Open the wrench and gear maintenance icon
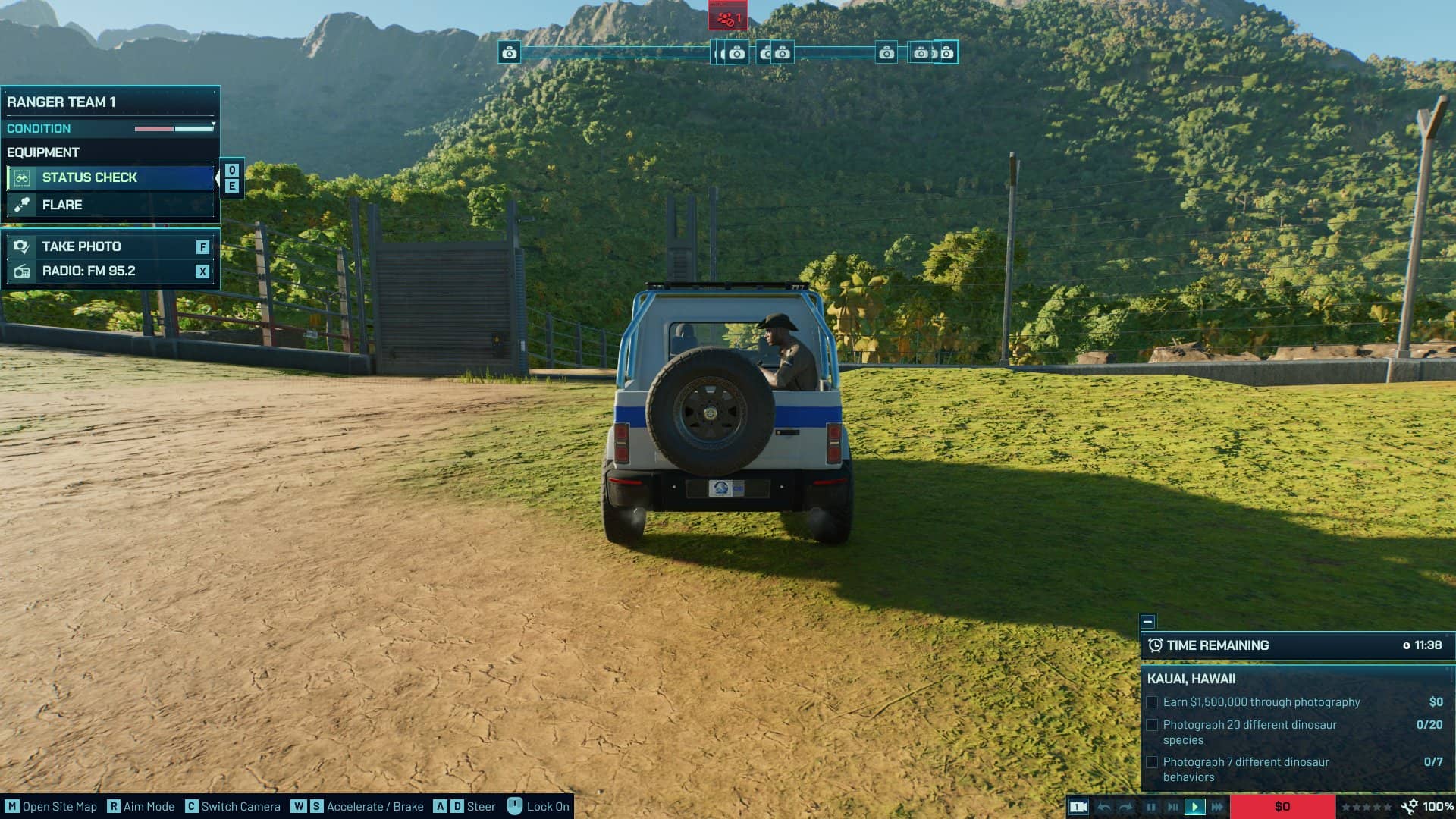The height and width of the screenshot is (819, 1456). (x=1410, y=807)
